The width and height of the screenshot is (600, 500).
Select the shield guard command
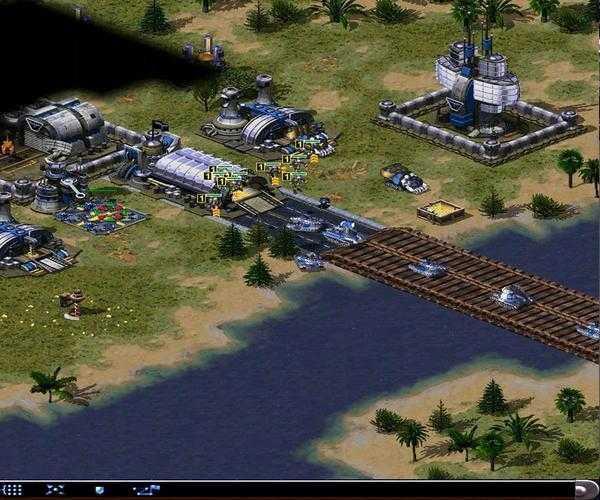click(x=99, y=489)
